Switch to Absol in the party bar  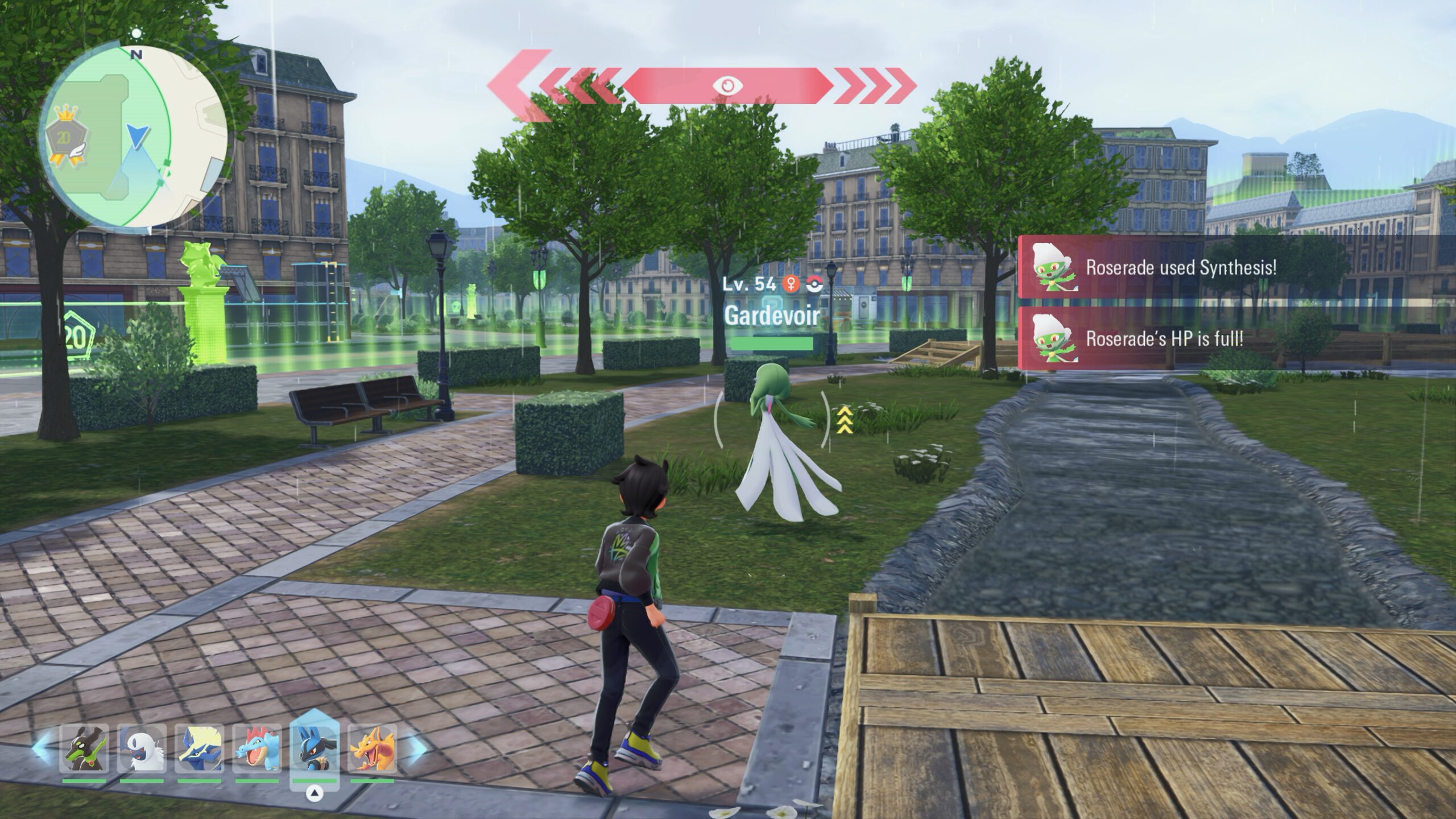click(142, 749)
